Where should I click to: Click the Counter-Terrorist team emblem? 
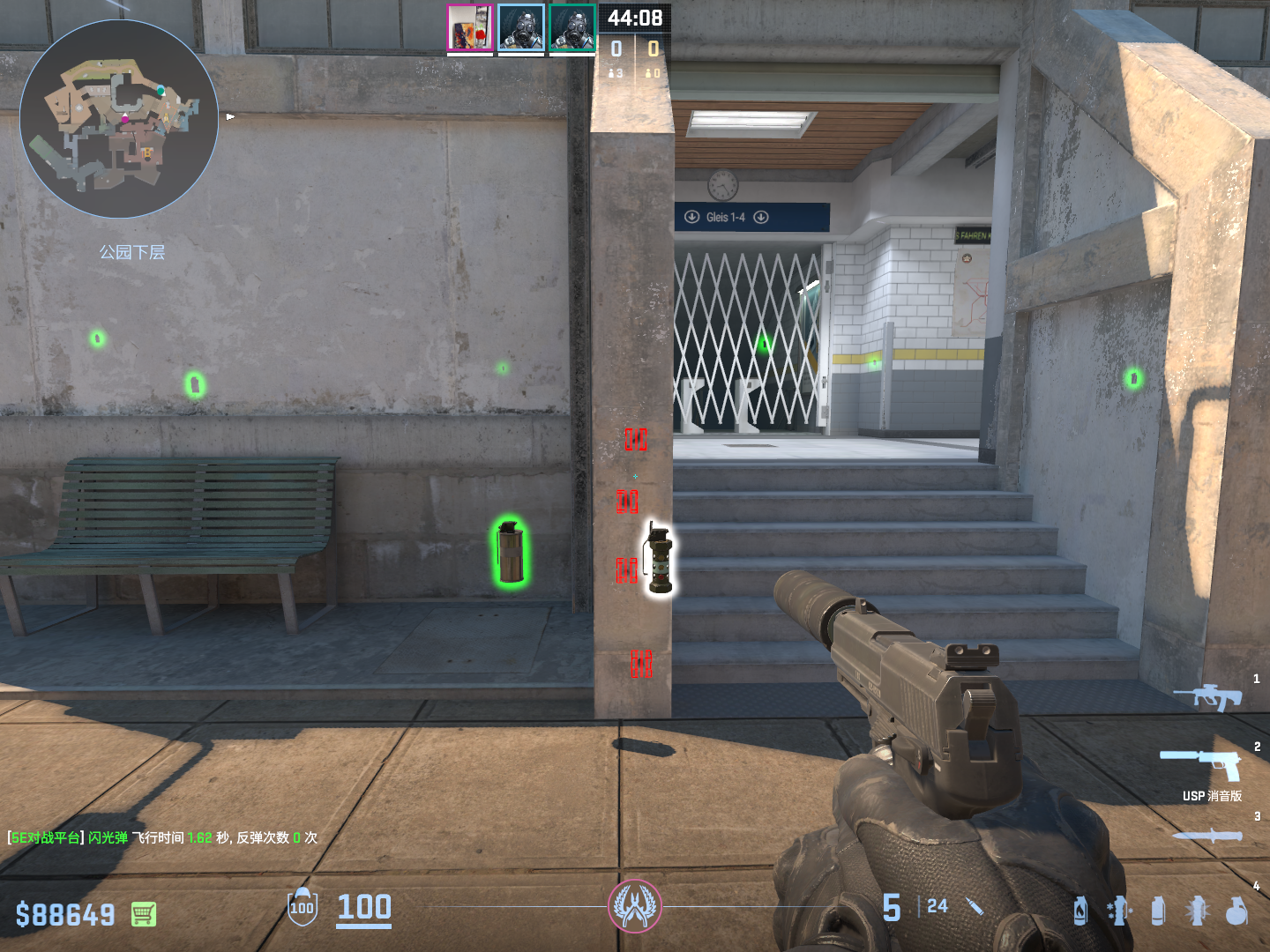(x=635, y=905)
